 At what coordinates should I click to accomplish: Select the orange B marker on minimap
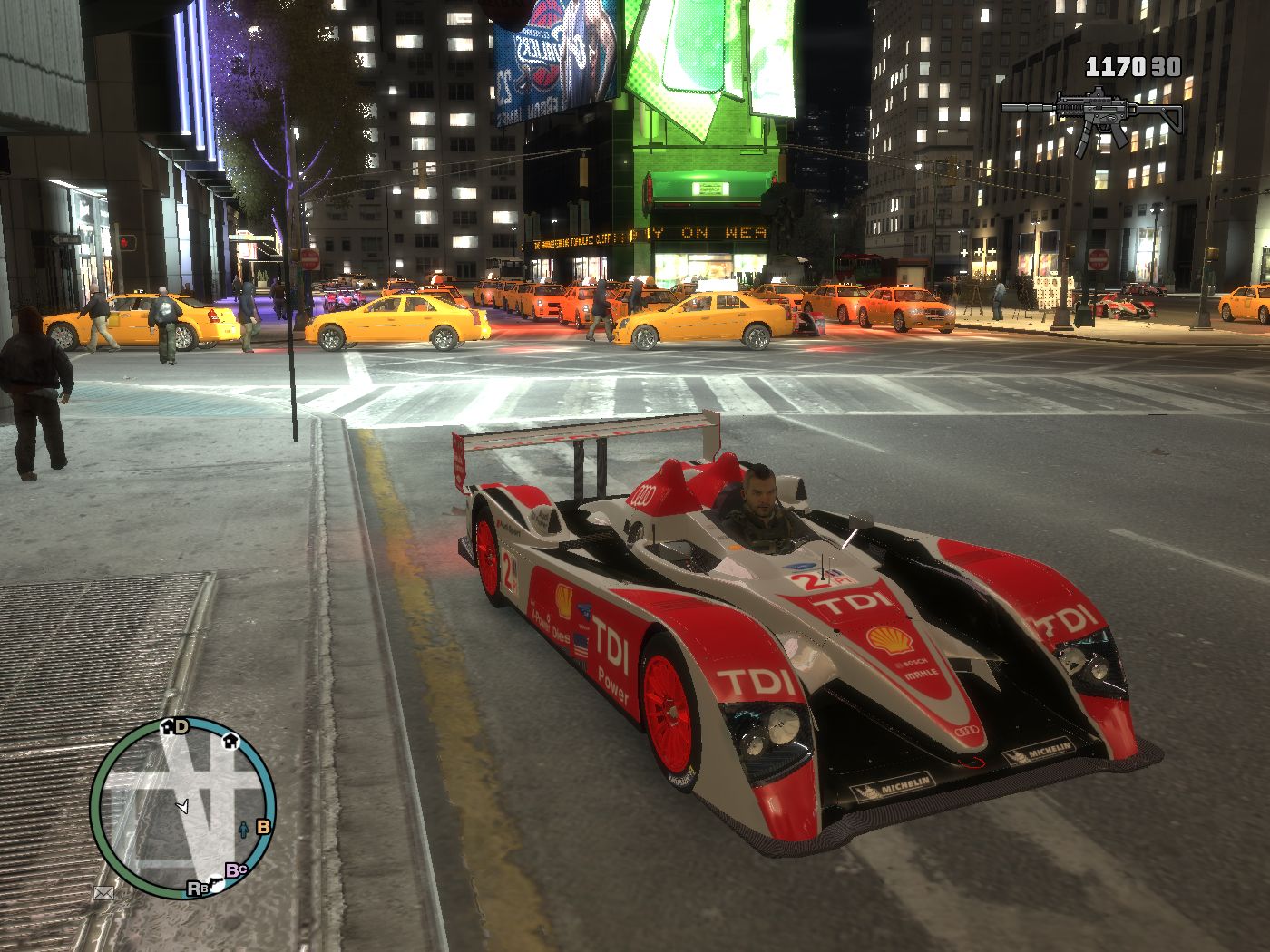(x=263, y=826)
